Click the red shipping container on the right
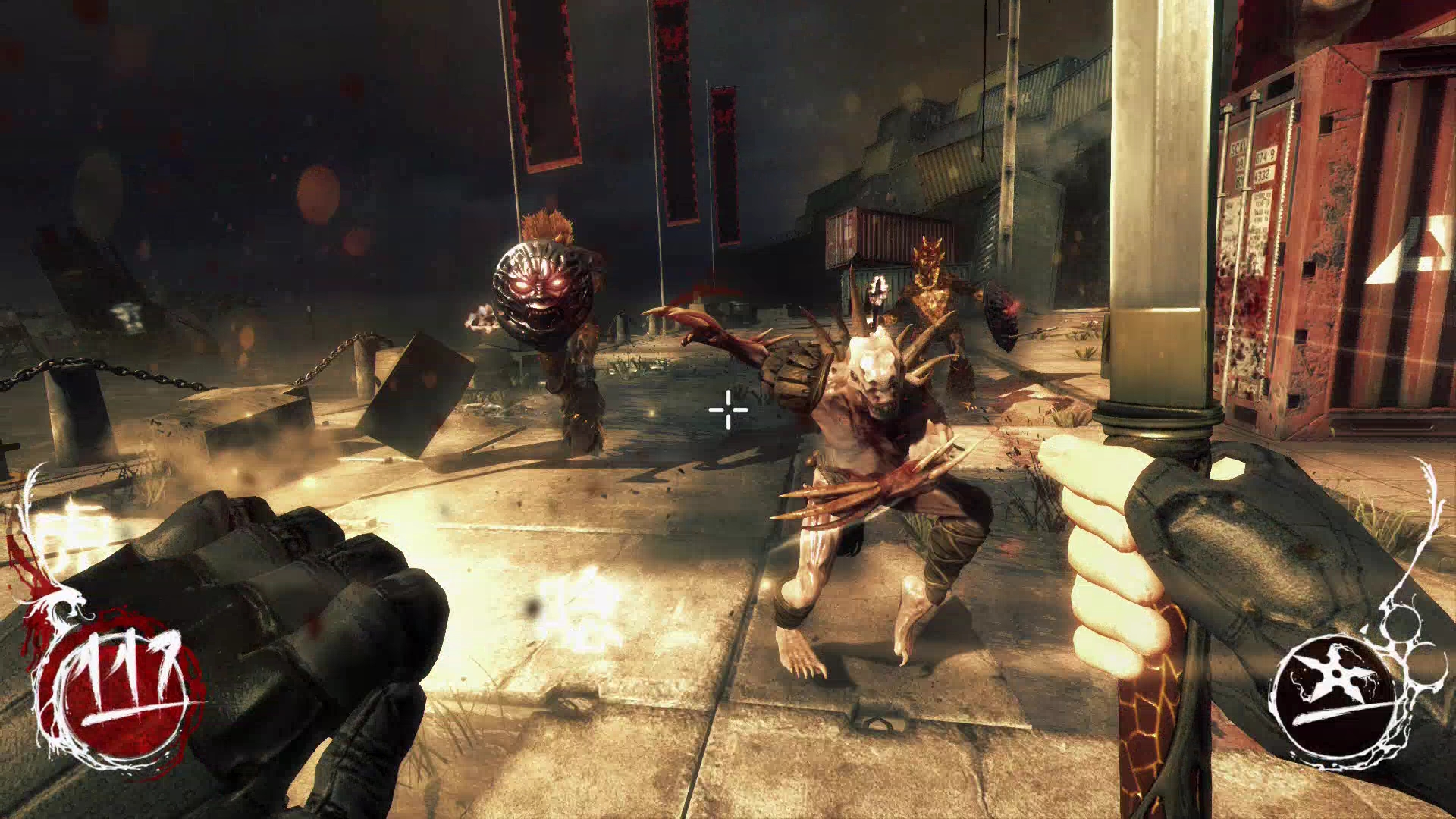This screenshot has width=1456, height=819. pos(1365,227)
